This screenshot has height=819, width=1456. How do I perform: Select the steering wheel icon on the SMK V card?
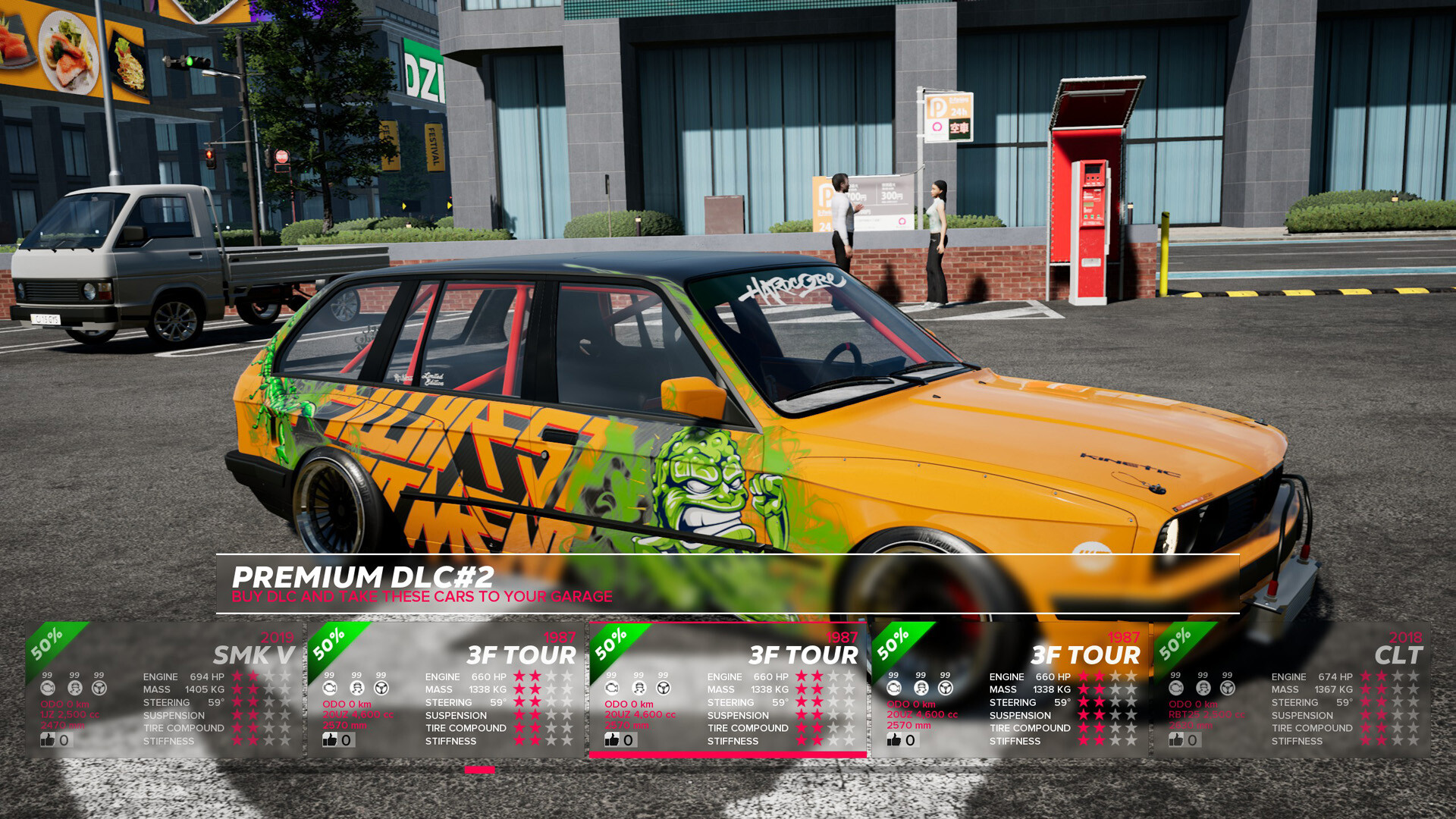click(x=99, y=689)
